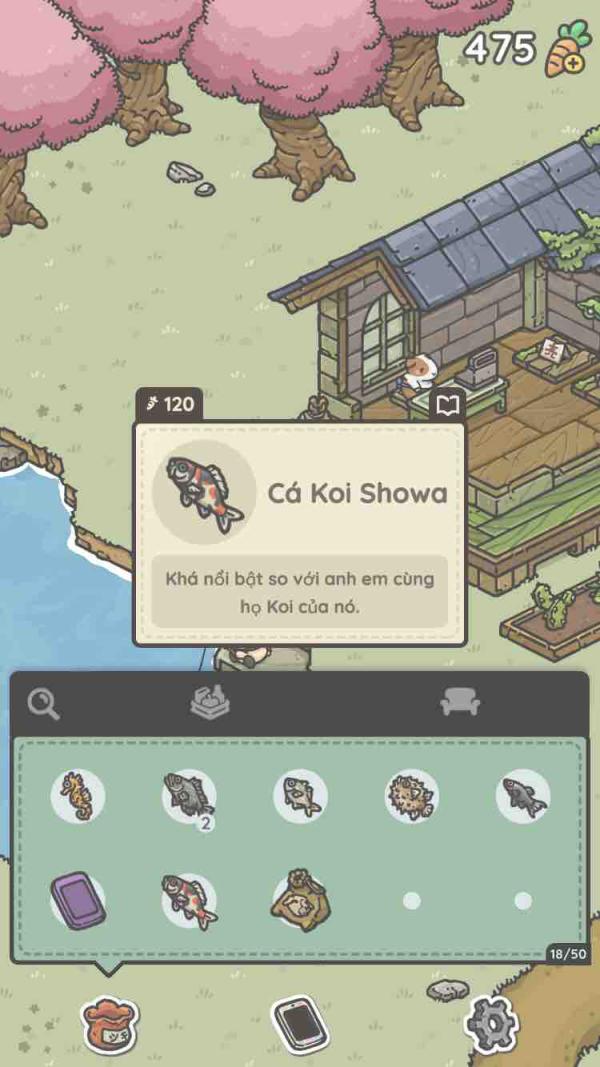Select the pufferfish inventory slot
The width and height of the screenshot is (600, 1067).
(412, 796)
